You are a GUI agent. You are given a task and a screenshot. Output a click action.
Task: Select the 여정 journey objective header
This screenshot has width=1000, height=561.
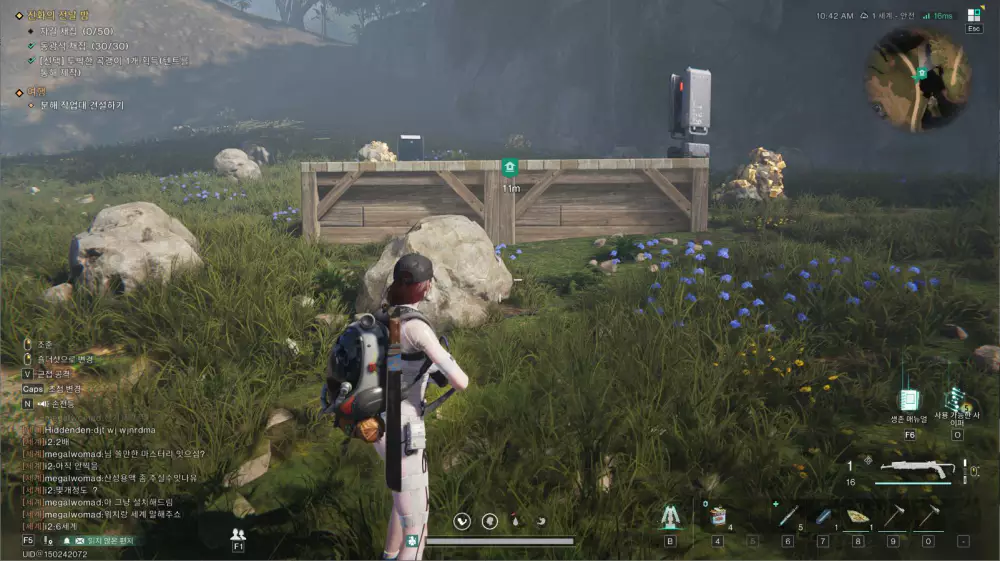click(x=37, y=92)
